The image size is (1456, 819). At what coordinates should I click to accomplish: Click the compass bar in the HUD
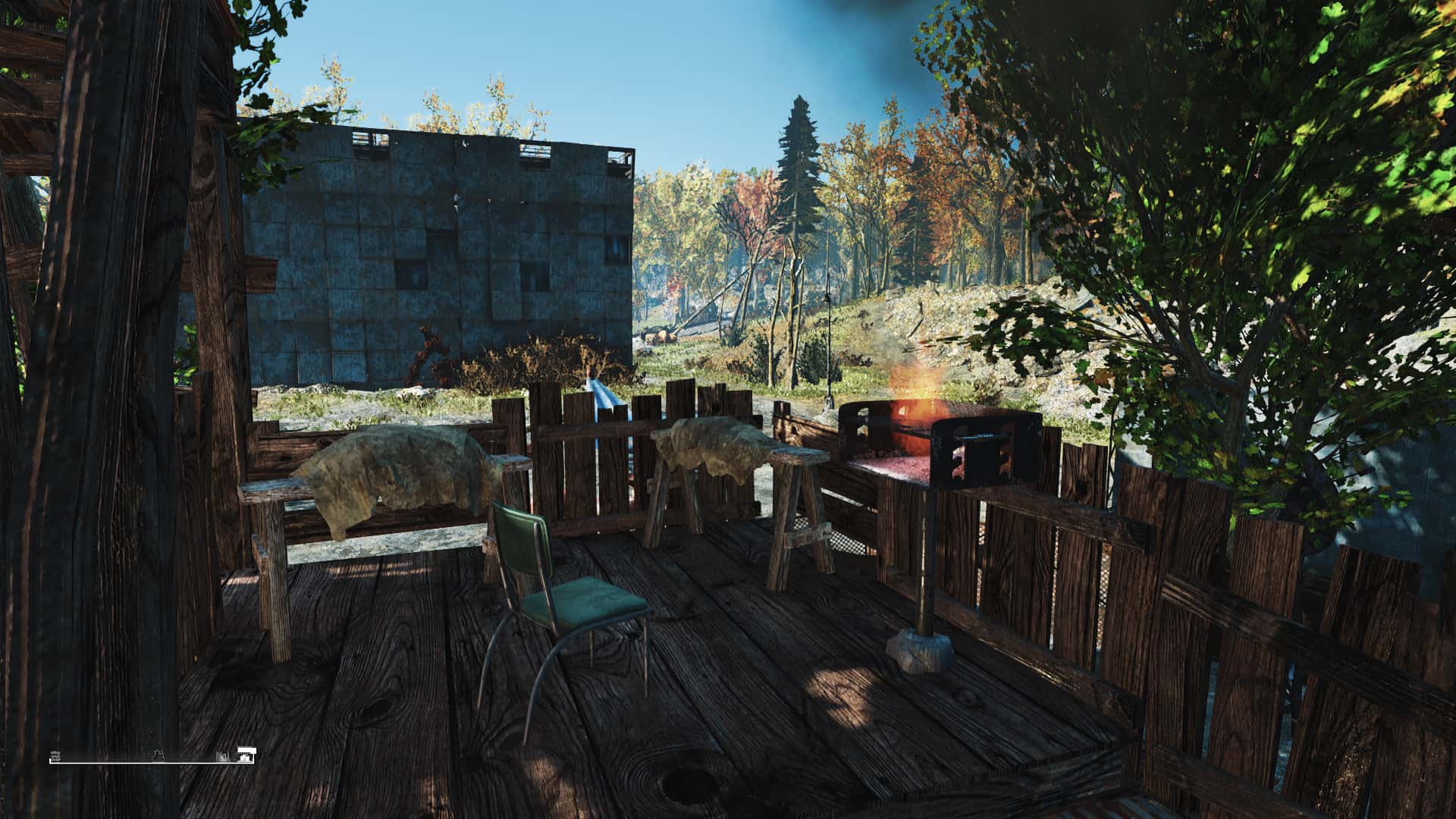click(152, 761)
